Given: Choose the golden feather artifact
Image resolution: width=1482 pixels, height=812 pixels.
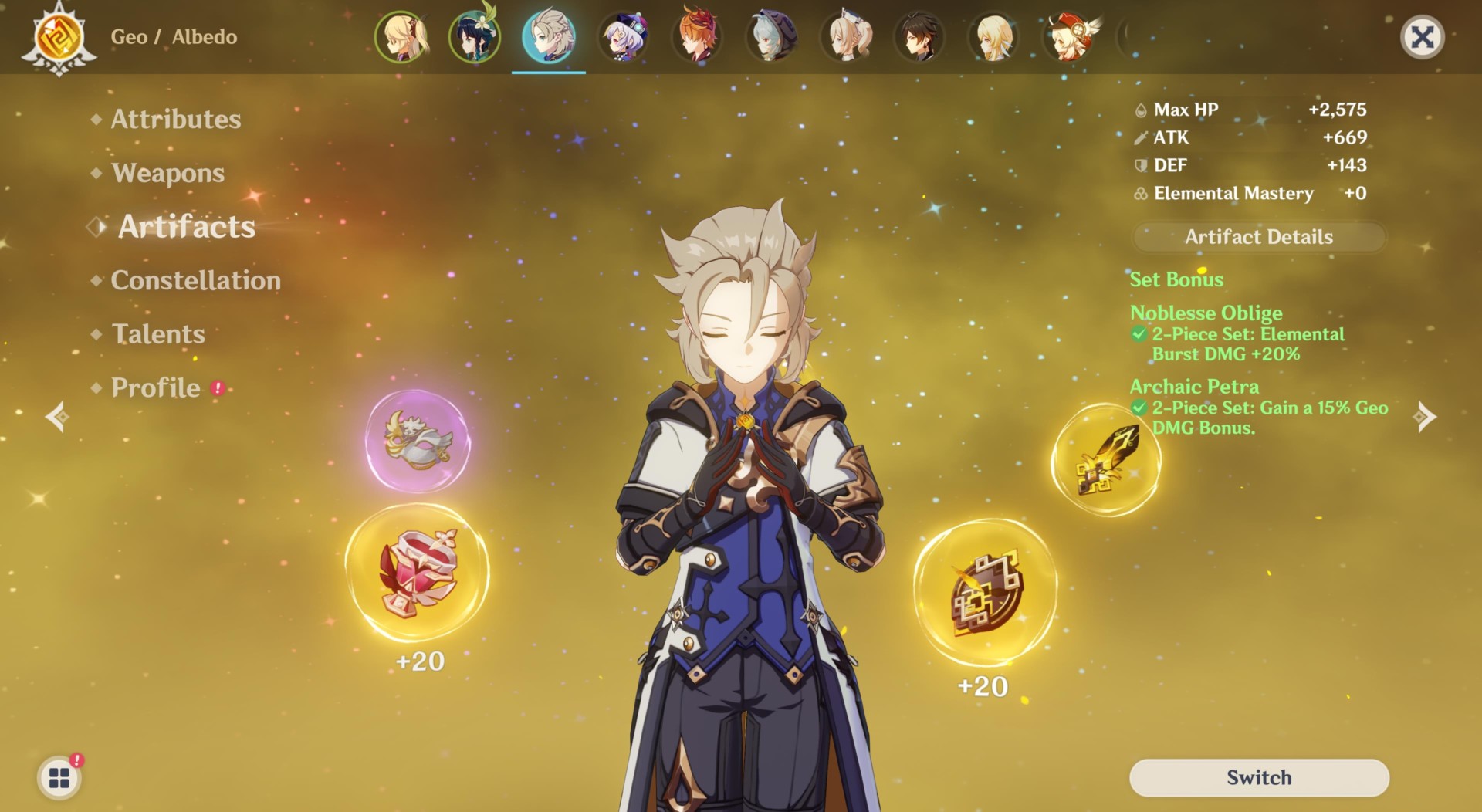Looking at the screenshot, I should (1105, 461).
